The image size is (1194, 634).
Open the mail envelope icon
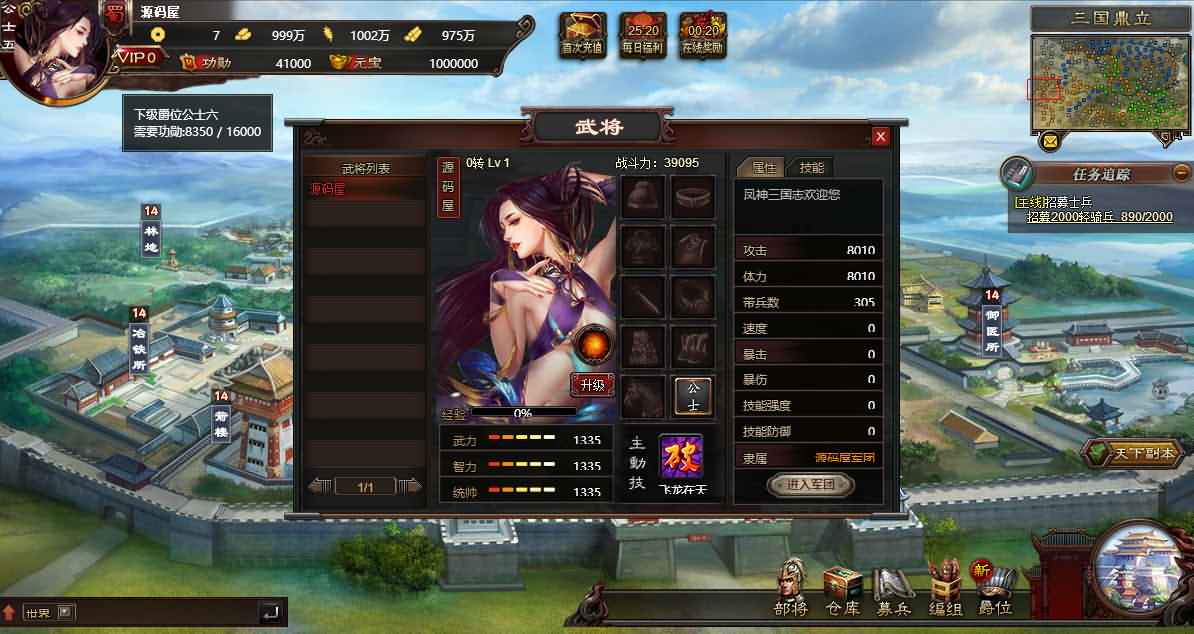tap(1050, 141)
